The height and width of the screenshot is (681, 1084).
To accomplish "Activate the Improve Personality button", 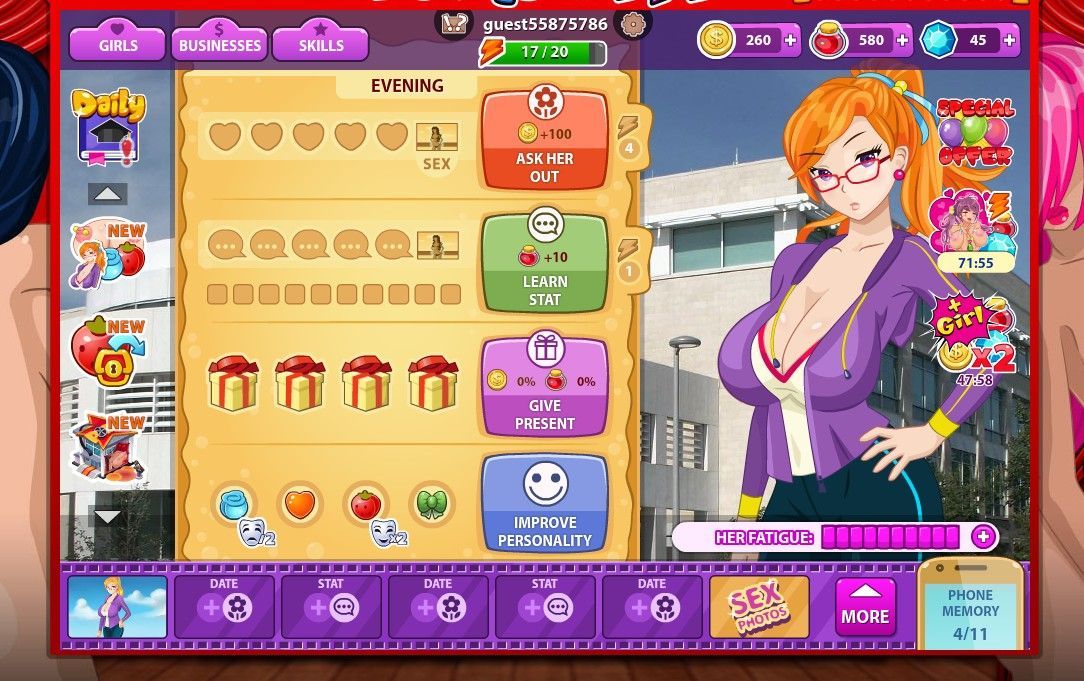I will [x=545, y=504].
